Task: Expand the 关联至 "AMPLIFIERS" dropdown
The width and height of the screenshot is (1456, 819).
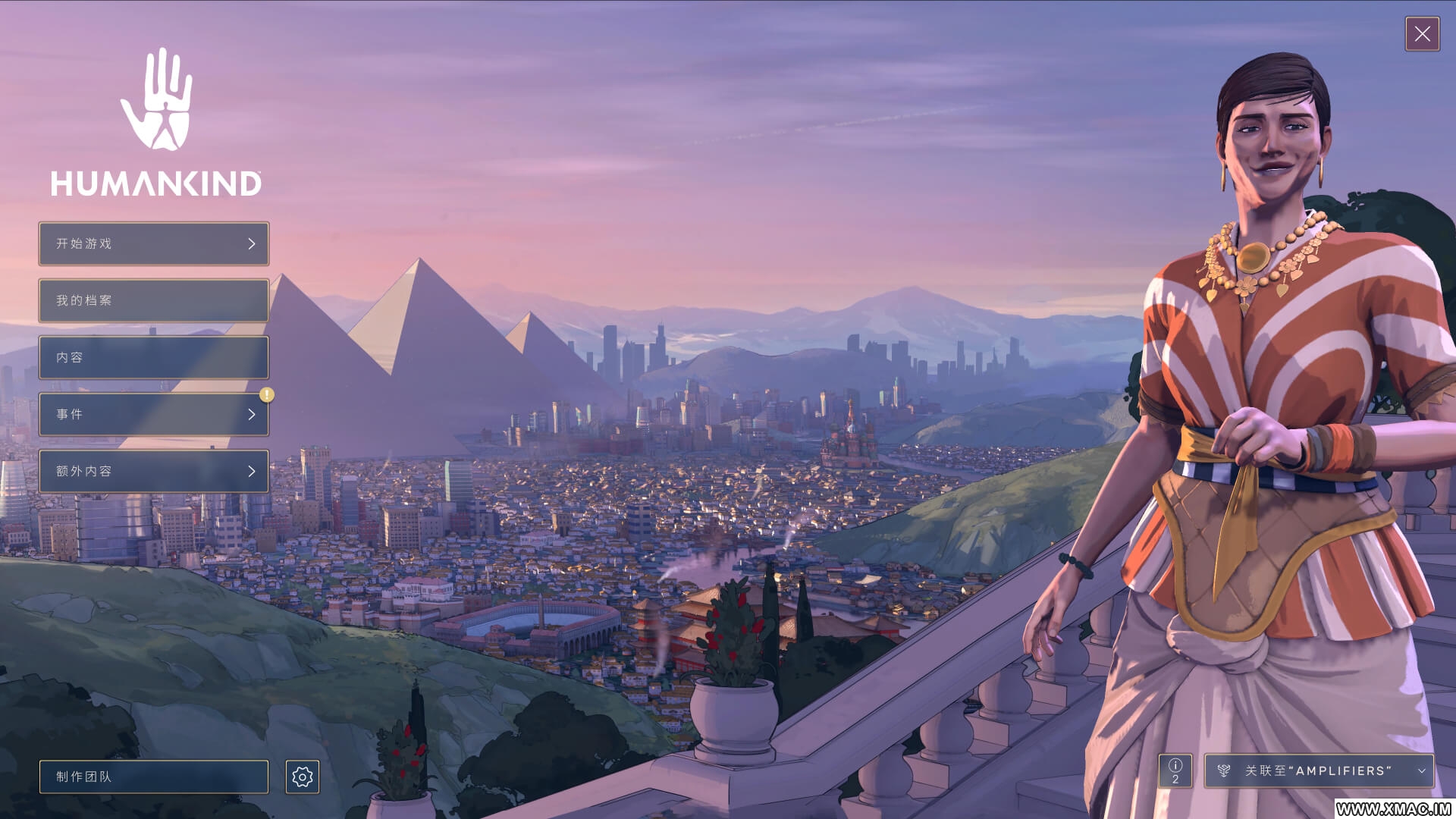Action: point(1319,770)
